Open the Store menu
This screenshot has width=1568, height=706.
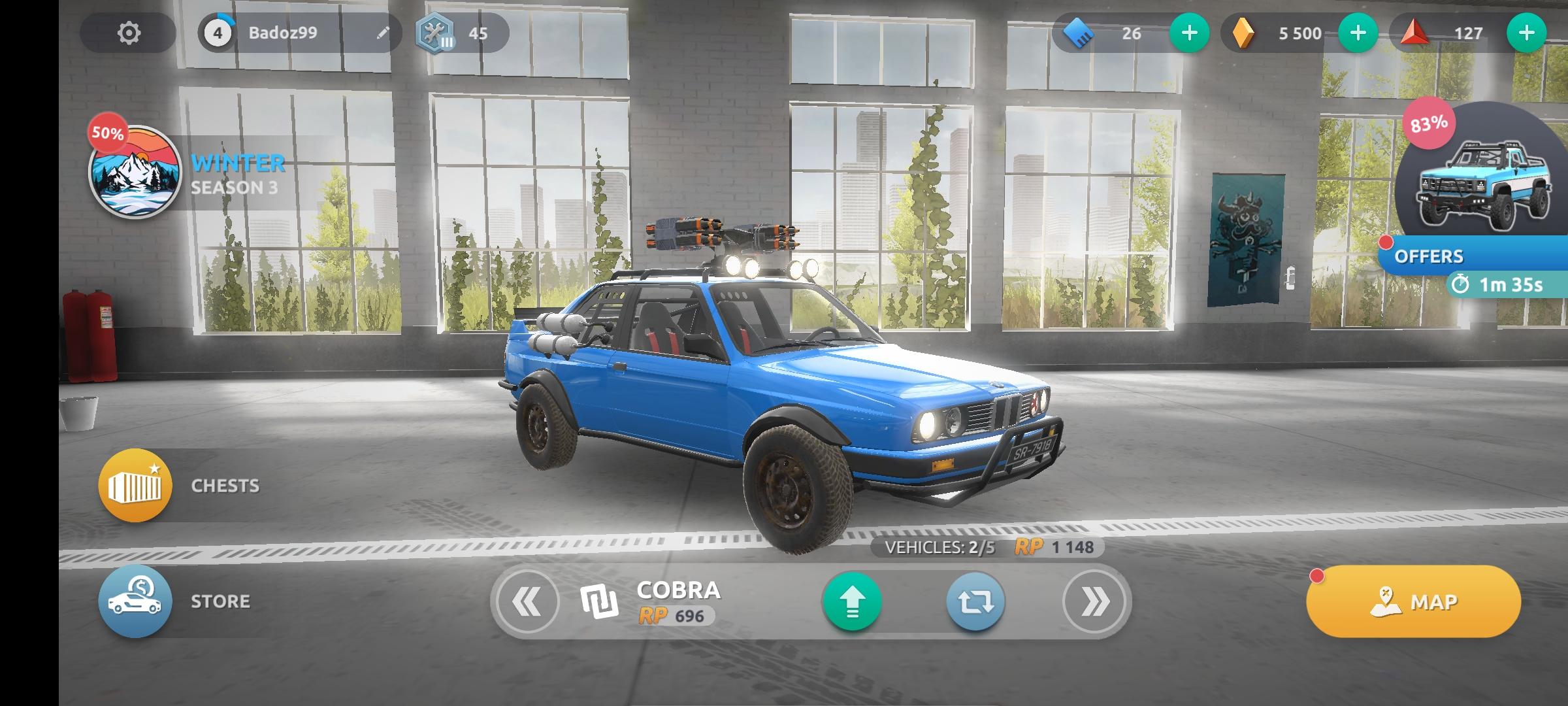(135, 601)
